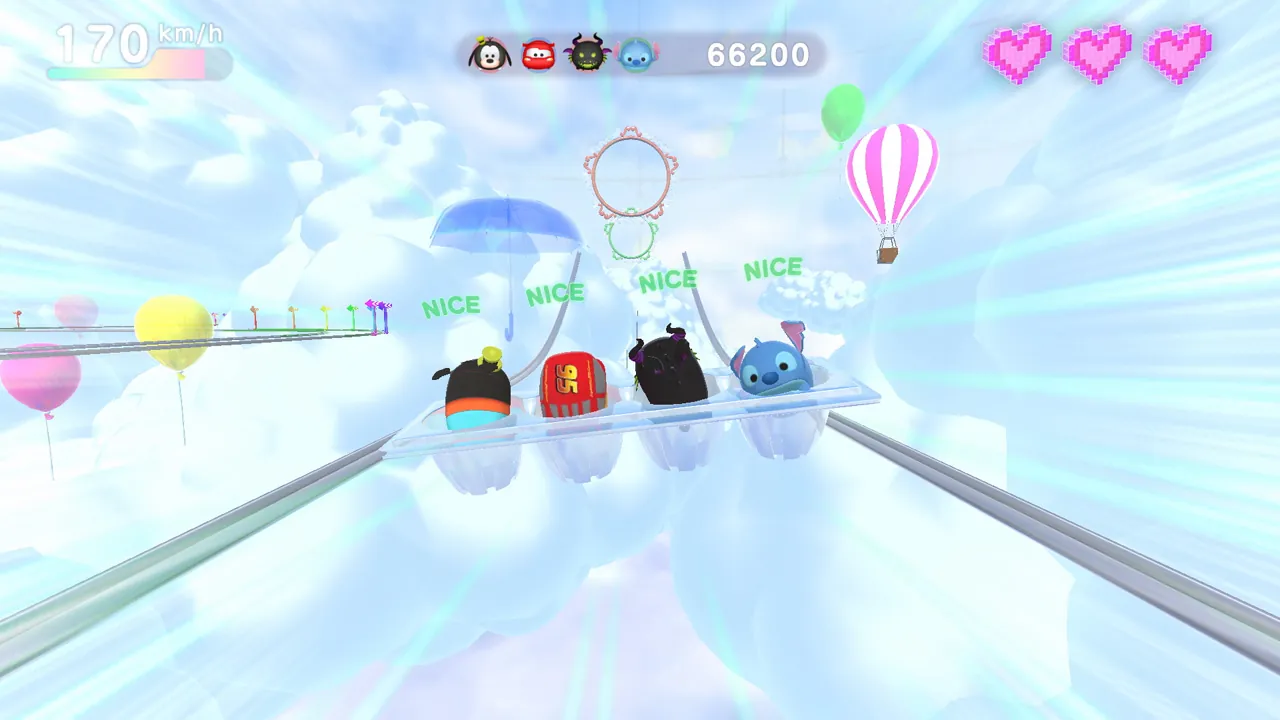This screenshot has height=720, width=1280.
Task: Open the ornate mirror frame ring
Action: click(x=630, y=175)
